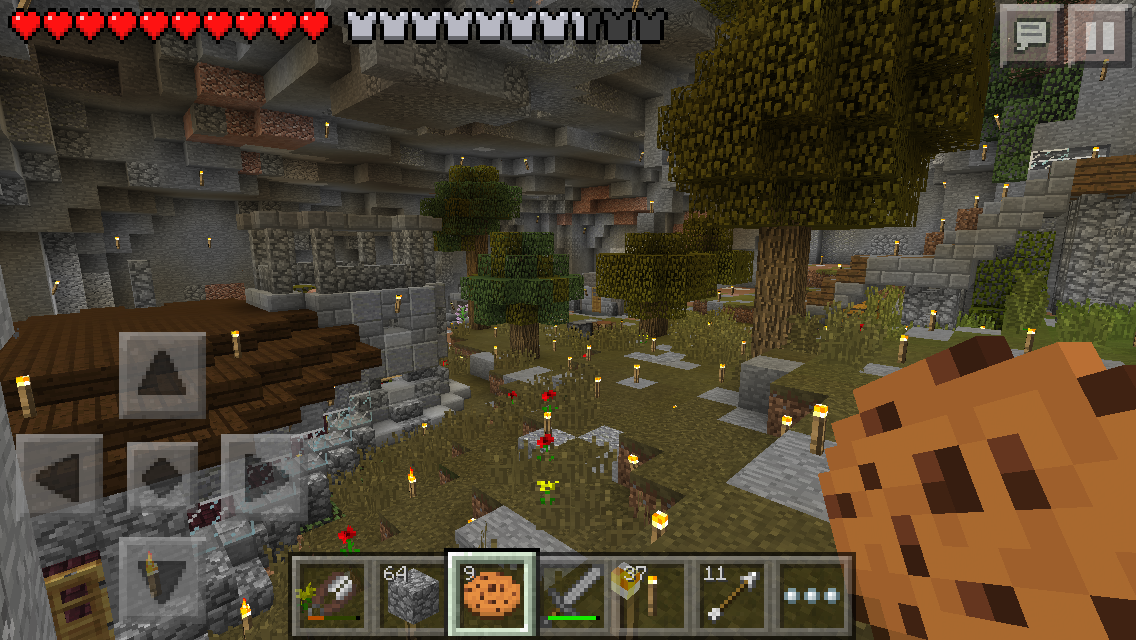Tap the move forward arrow

pos(162,376)
